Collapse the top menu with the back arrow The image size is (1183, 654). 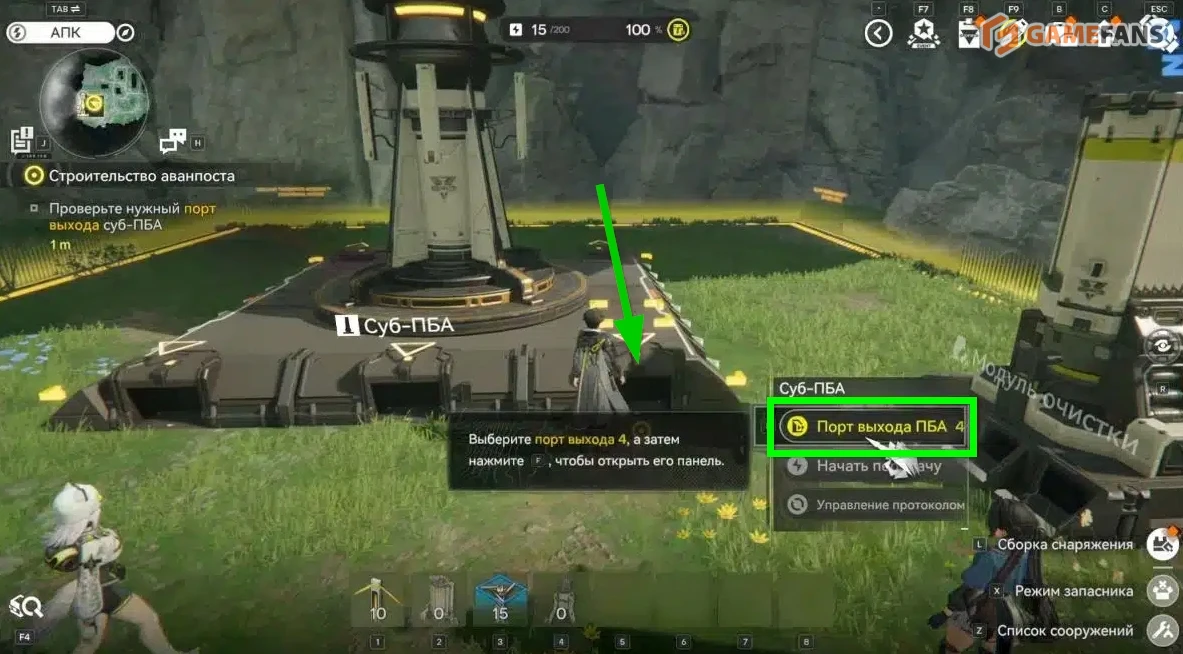(878, 34)
